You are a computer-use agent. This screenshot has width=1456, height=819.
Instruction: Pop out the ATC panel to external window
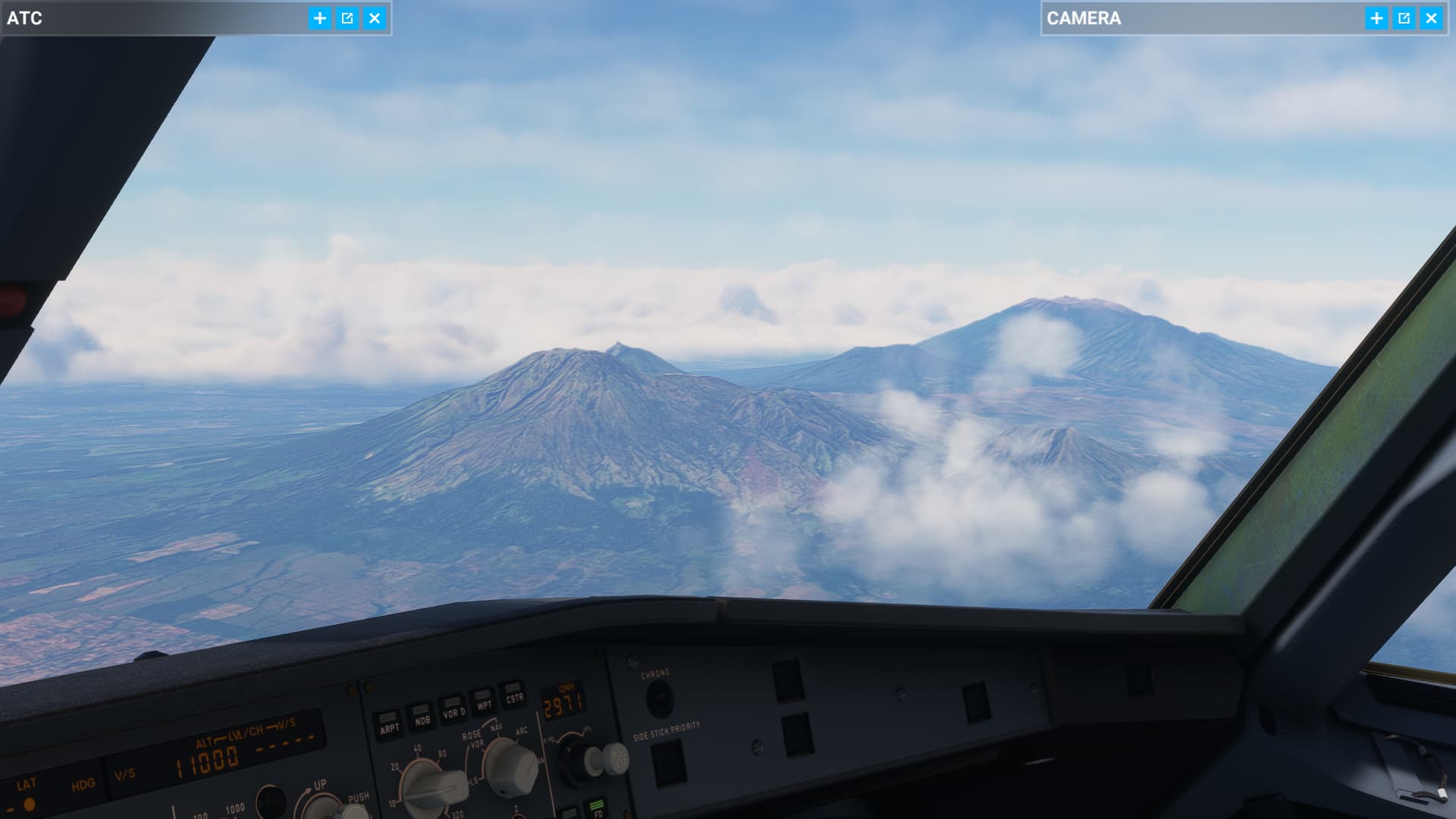348,17
